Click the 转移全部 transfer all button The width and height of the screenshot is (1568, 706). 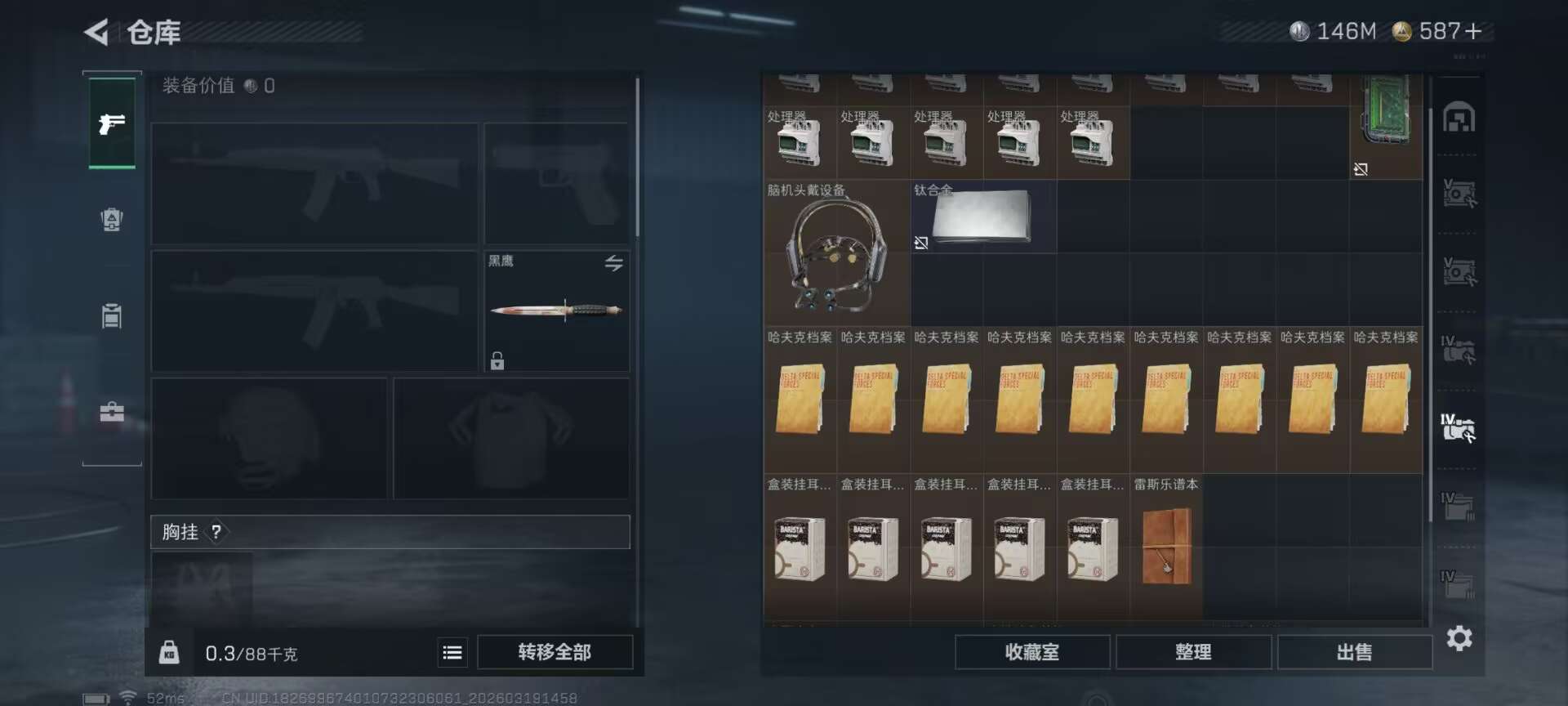555,652
